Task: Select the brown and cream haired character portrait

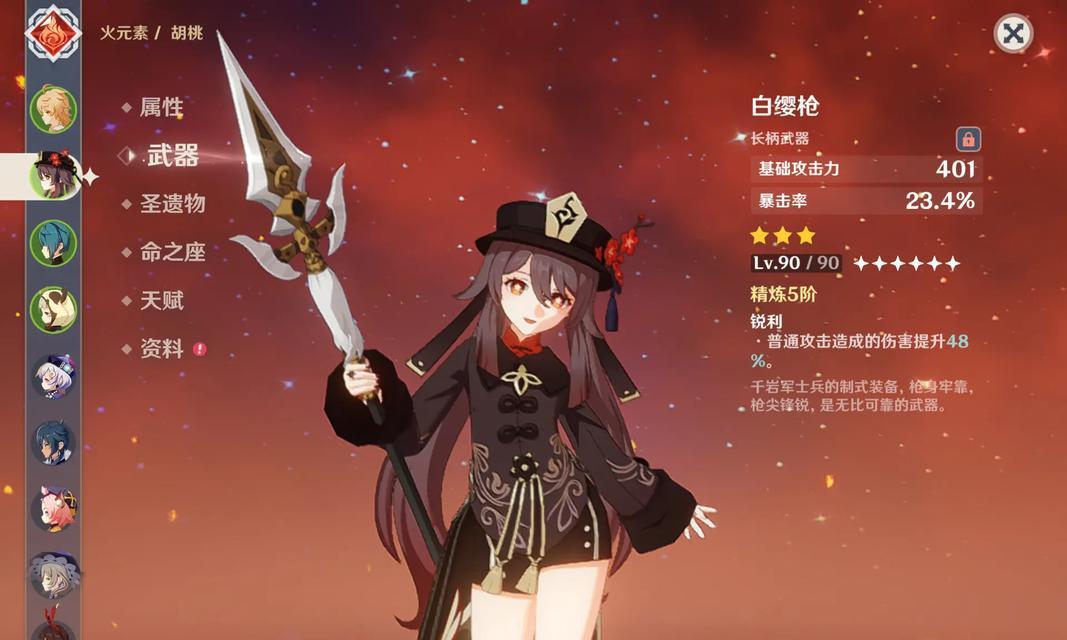Action: (x=53, y=309)
